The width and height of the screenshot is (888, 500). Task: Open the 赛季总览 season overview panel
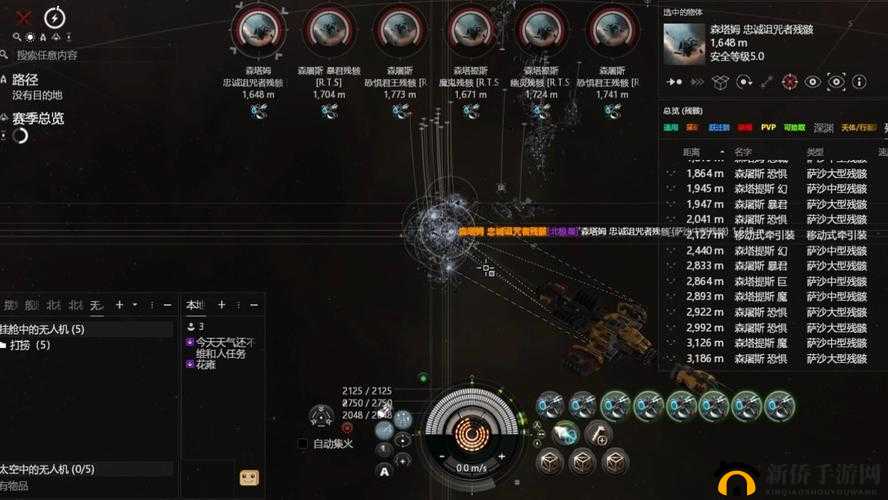pyautogui.click(x=38, y=118)
